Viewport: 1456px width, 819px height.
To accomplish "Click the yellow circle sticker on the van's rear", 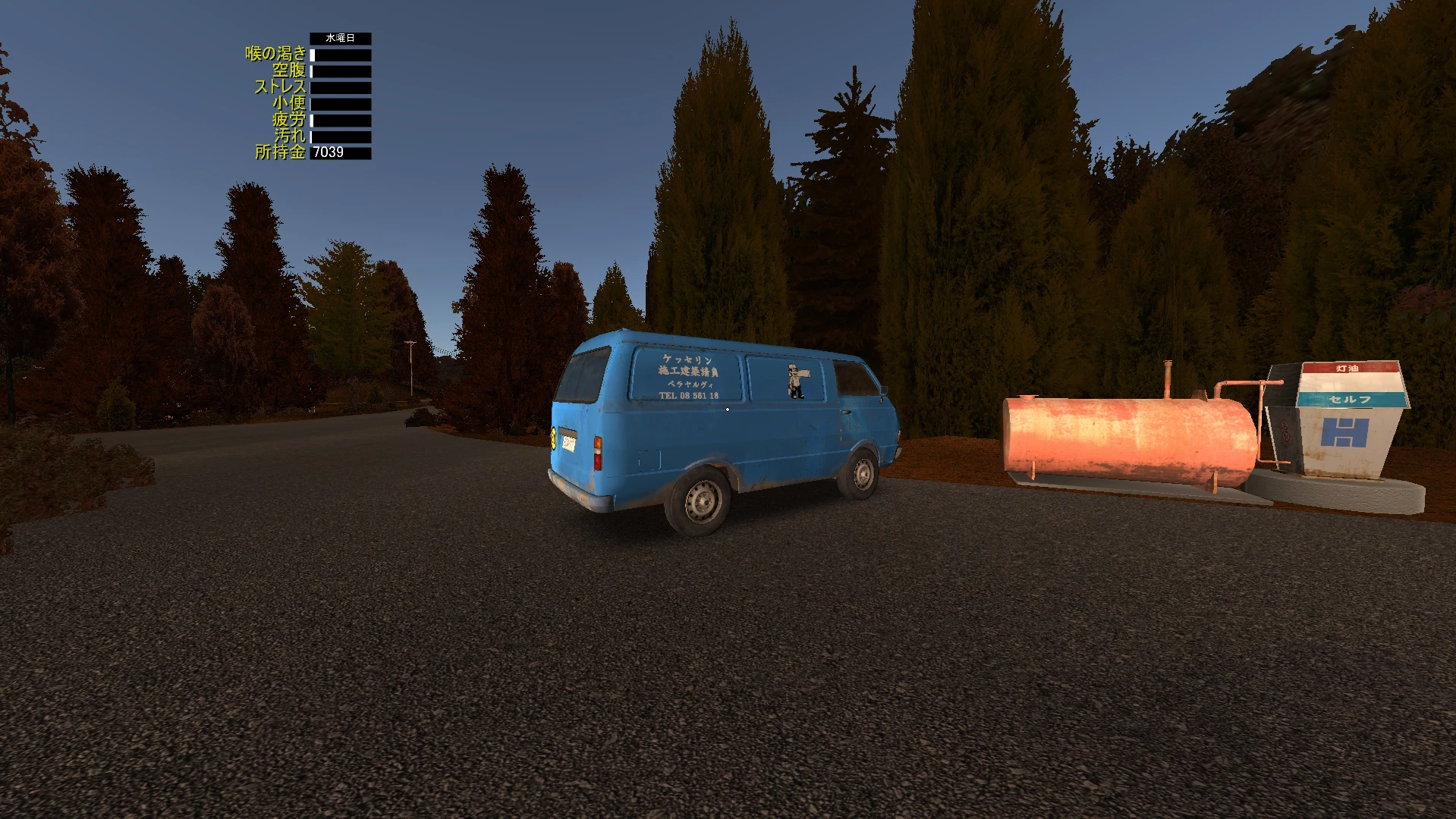I will pyautogui.click(x=553, y=438).
